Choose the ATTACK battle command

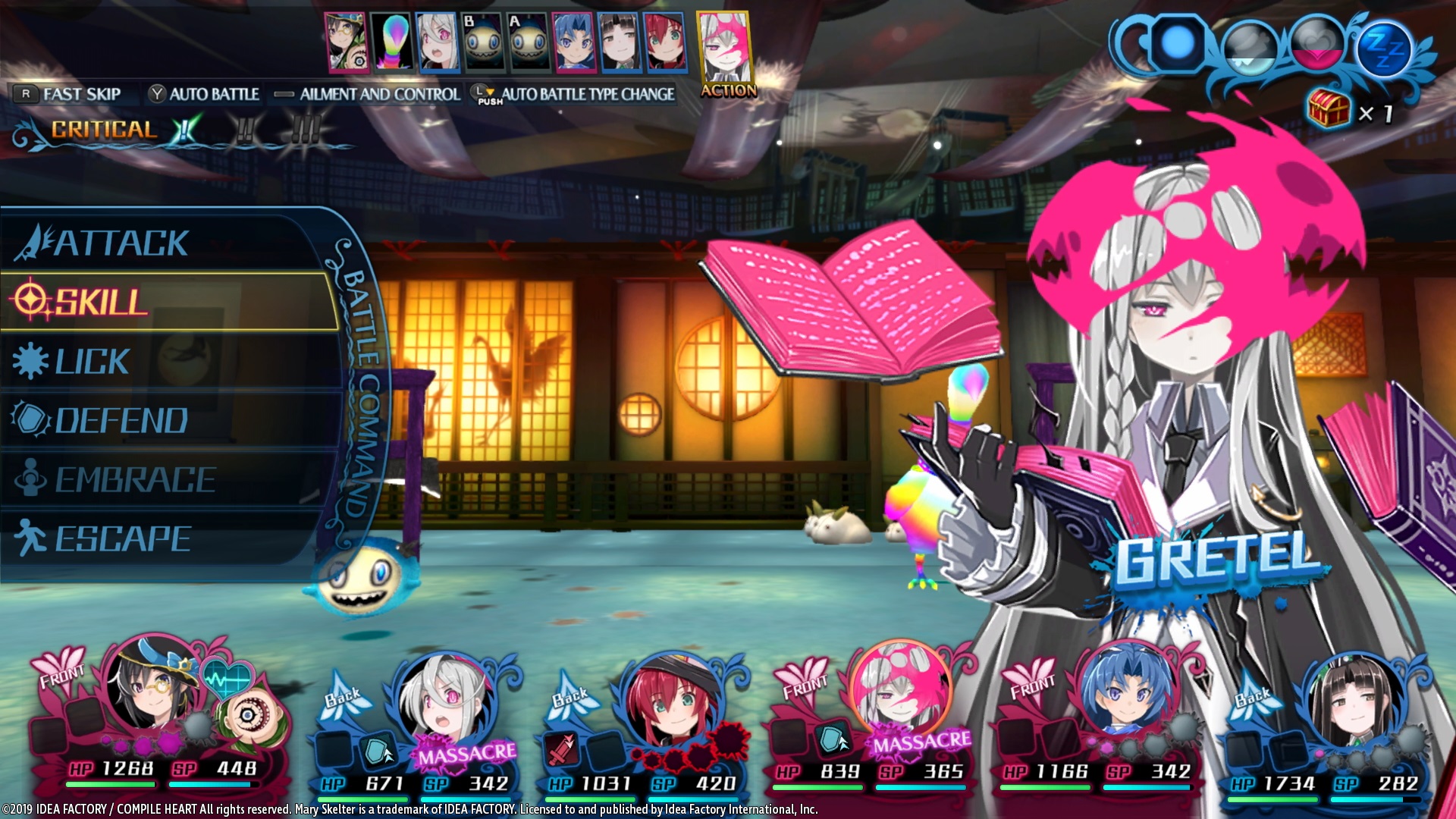[x=121, y=243]
